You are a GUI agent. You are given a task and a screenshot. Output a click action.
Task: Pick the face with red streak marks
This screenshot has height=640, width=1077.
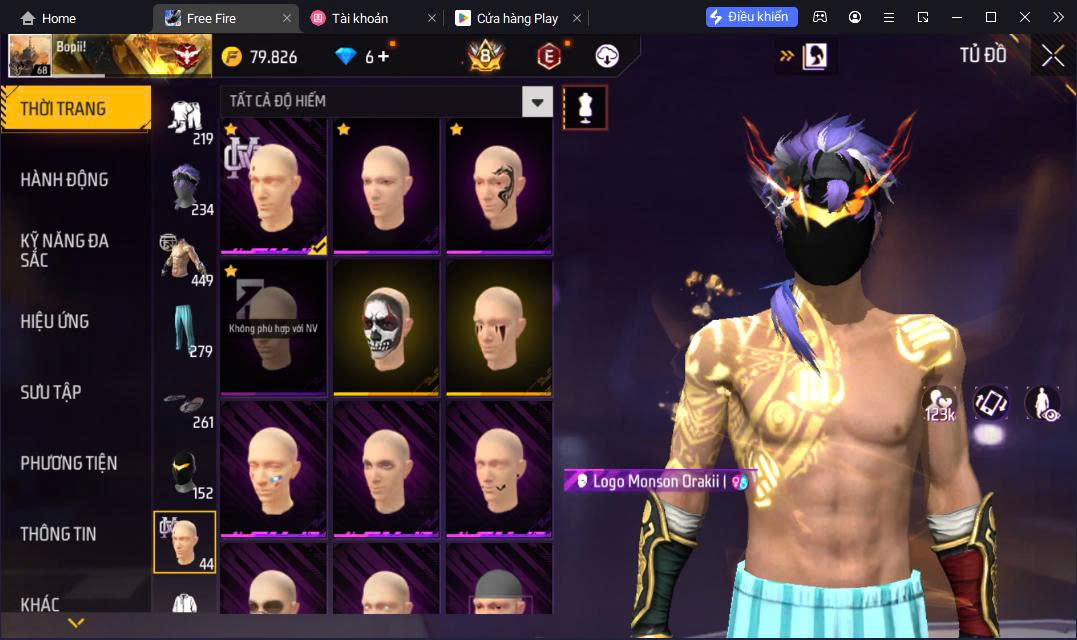[499, 326]
